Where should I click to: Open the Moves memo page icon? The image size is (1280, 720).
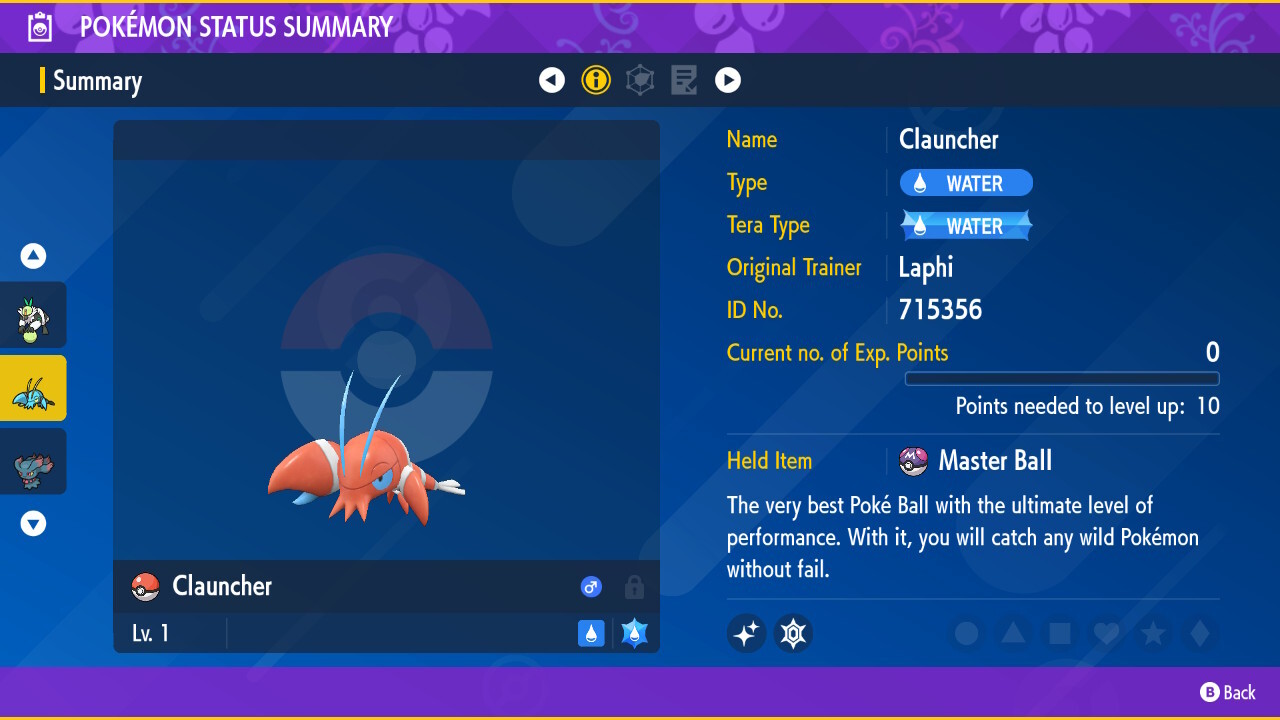coord(684,80)
